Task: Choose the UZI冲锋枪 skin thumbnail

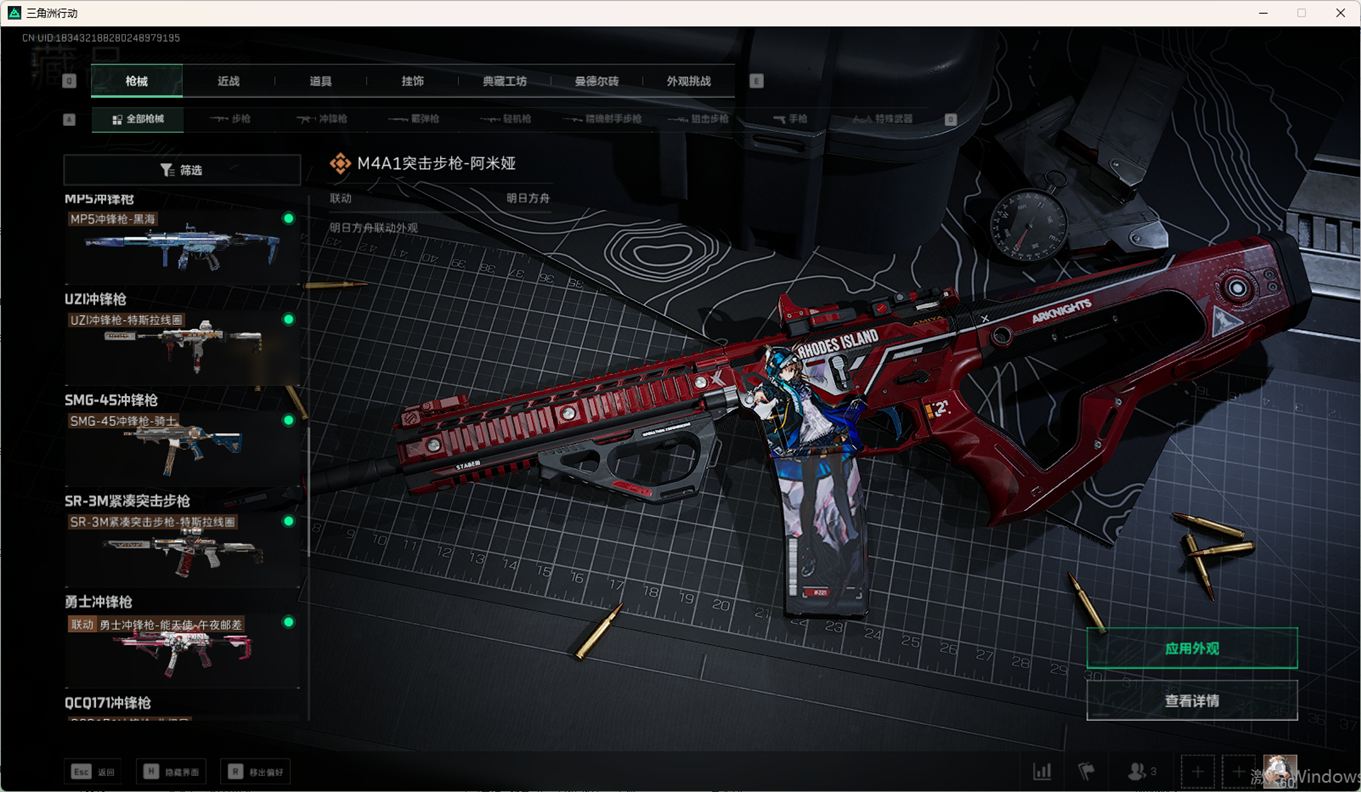Action: click(x=182, y=348)
